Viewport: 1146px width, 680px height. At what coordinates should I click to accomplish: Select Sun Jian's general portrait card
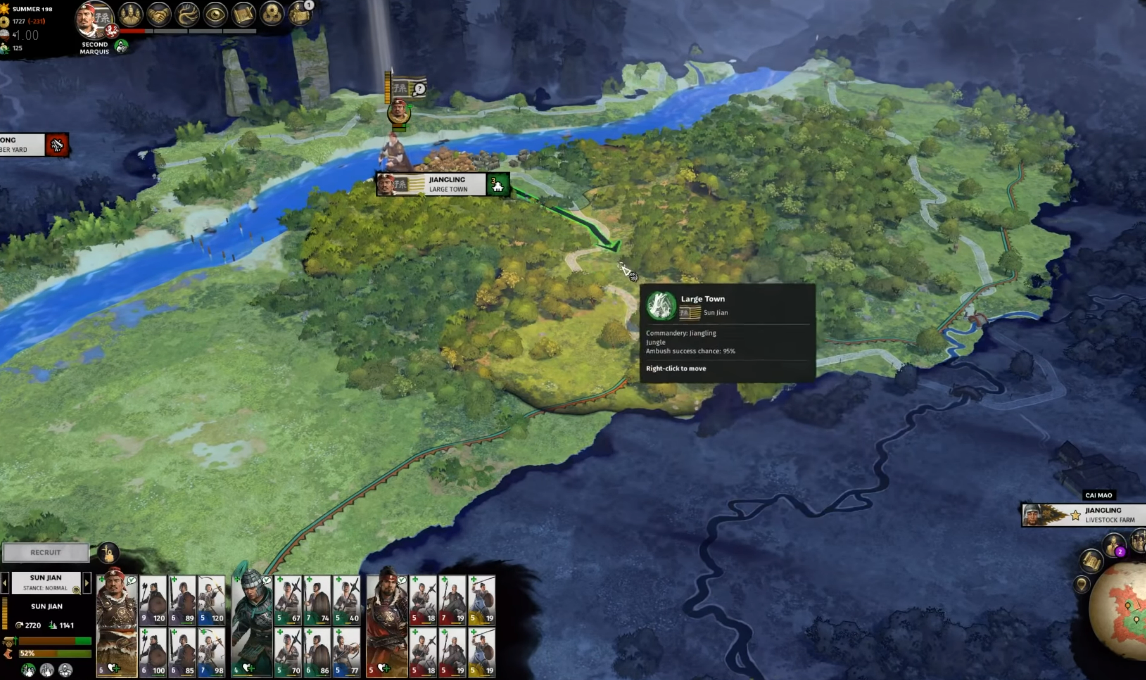(116, 622)
